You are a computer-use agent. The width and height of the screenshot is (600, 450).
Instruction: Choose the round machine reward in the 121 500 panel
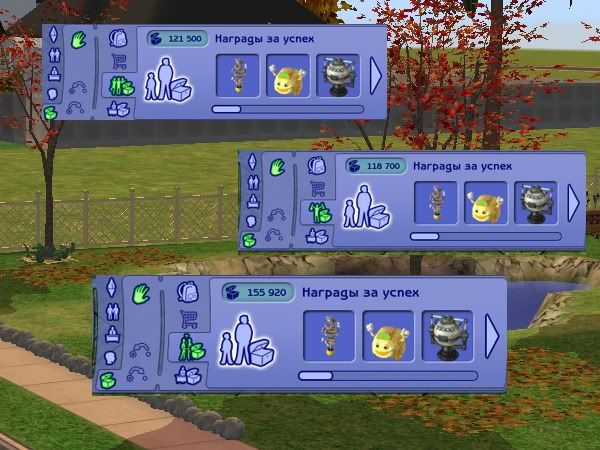tap(338, 75)
